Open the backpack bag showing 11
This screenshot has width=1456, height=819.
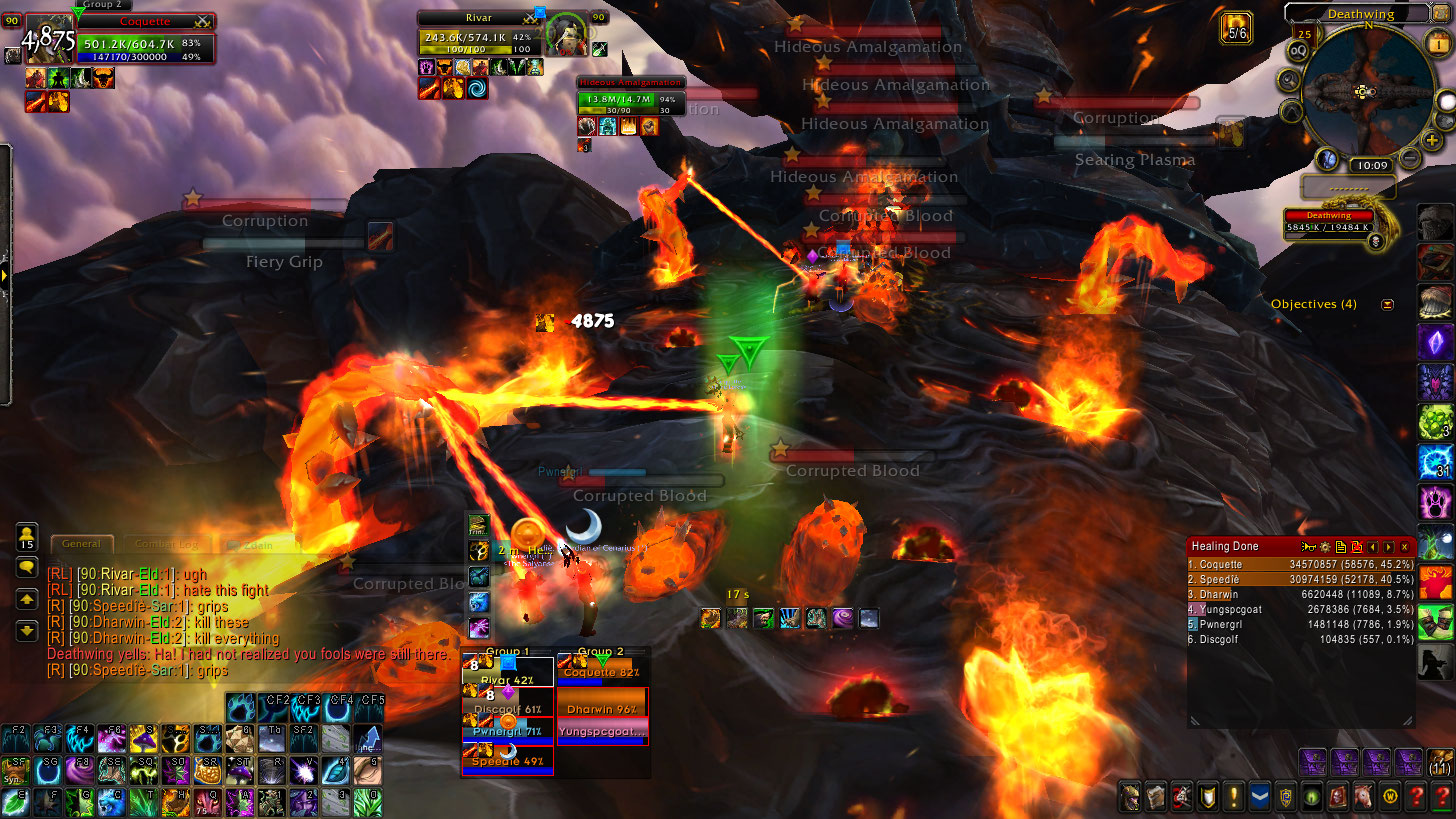click(1440, 762)
